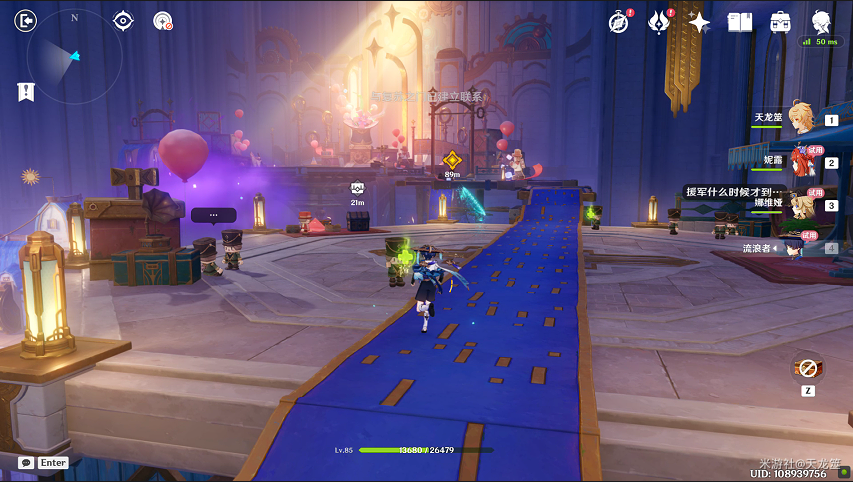Click the crossed-out skill icon
This screenshot has height=482, width=853.
click(807, 367)
